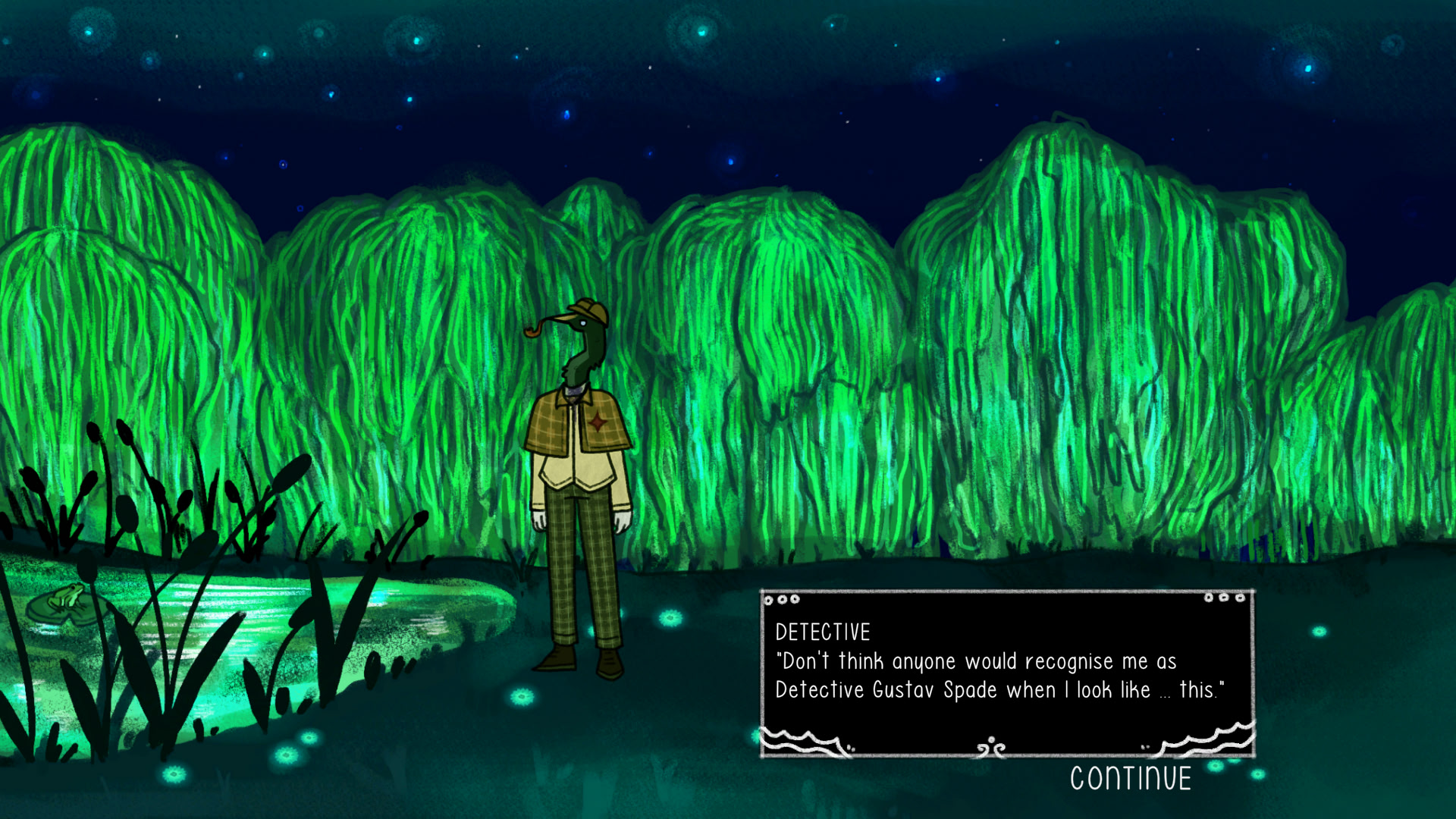Click CONTINUE to advance the dialogue
Screen dimensions: 1456x819
click(1130, 779)
